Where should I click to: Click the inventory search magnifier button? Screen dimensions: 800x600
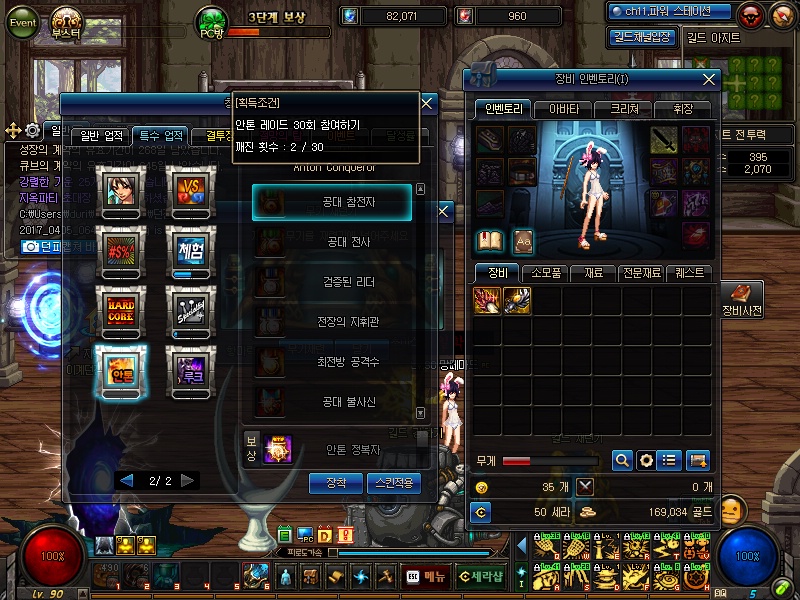(x=622, y=460)
